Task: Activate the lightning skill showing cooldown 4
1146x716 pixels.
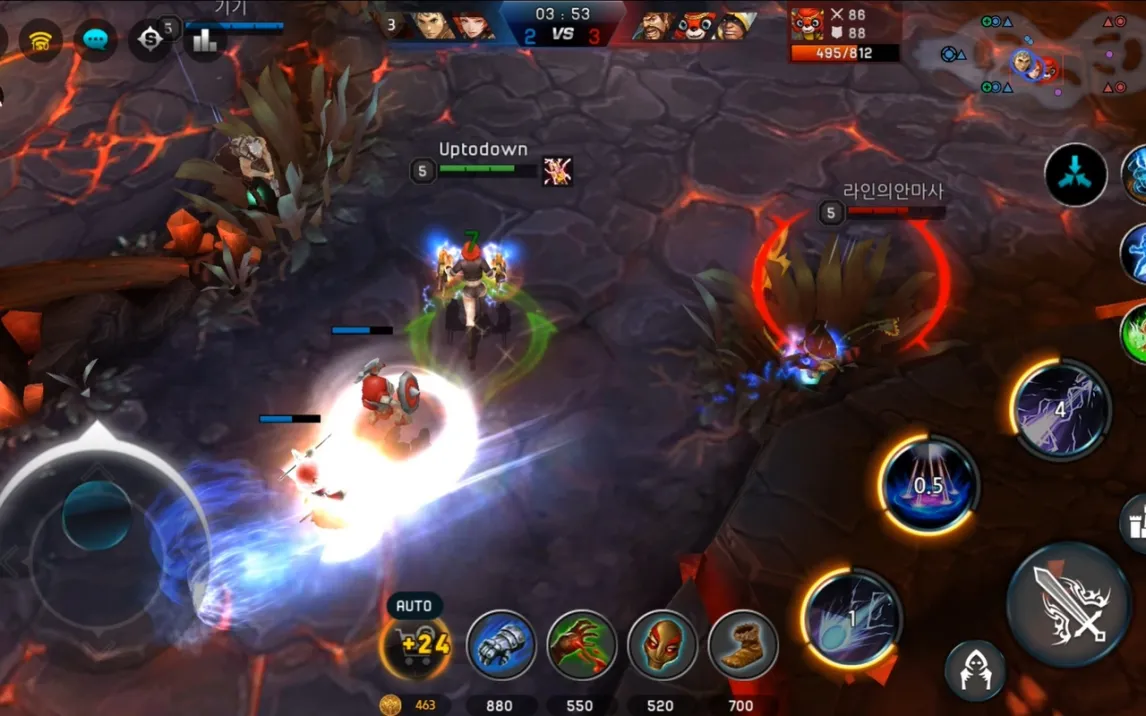Action: [x=1060, y=409]
